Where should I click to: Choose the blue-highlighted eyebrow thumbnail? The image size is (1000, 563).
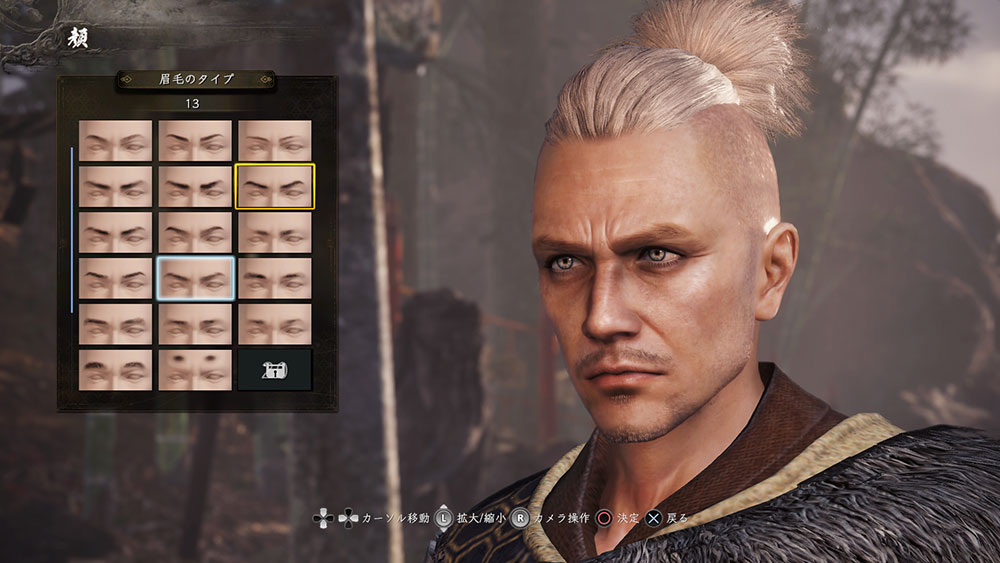pos(195,278)
